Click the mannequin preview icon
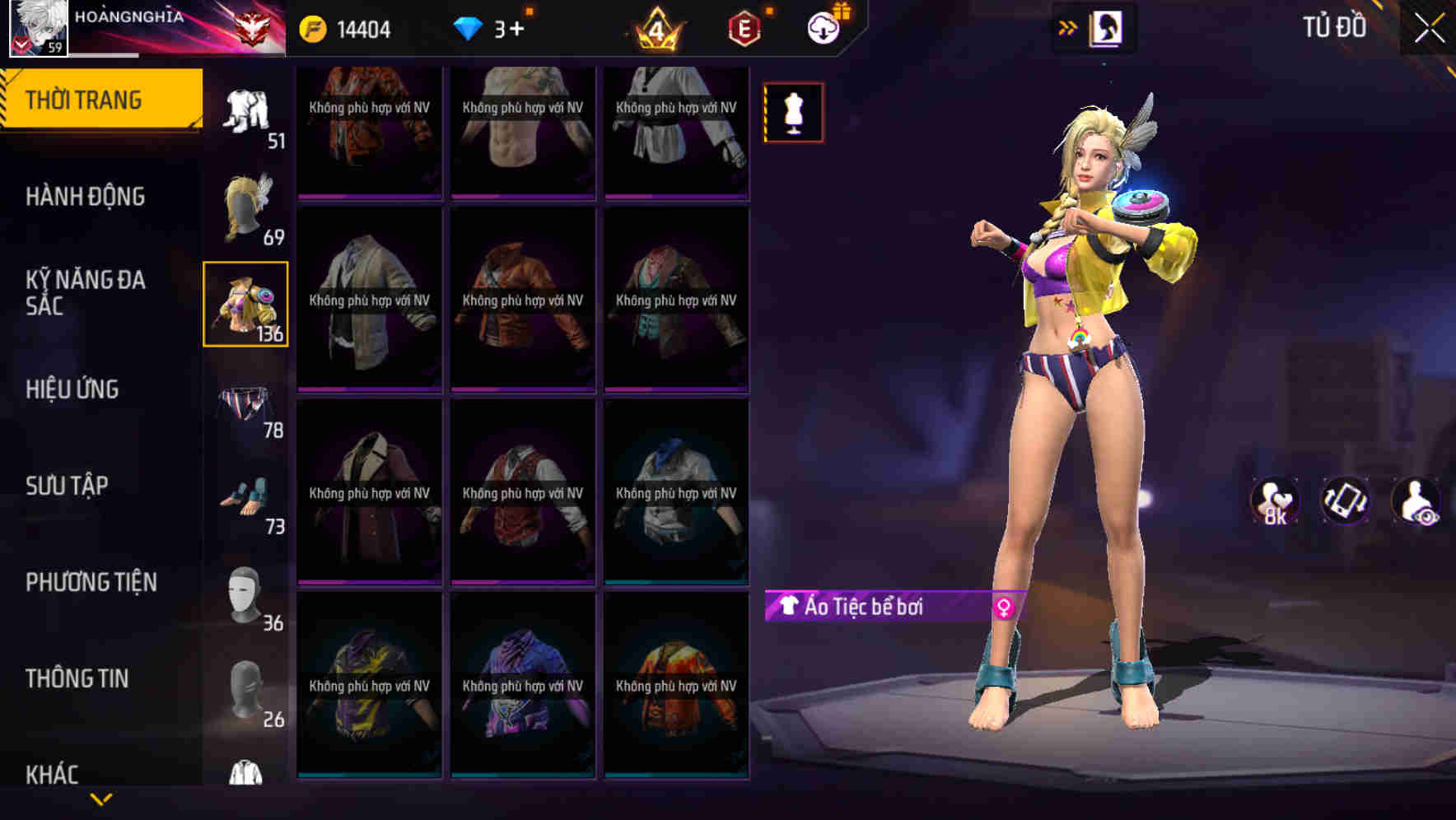 coord(793,112)
